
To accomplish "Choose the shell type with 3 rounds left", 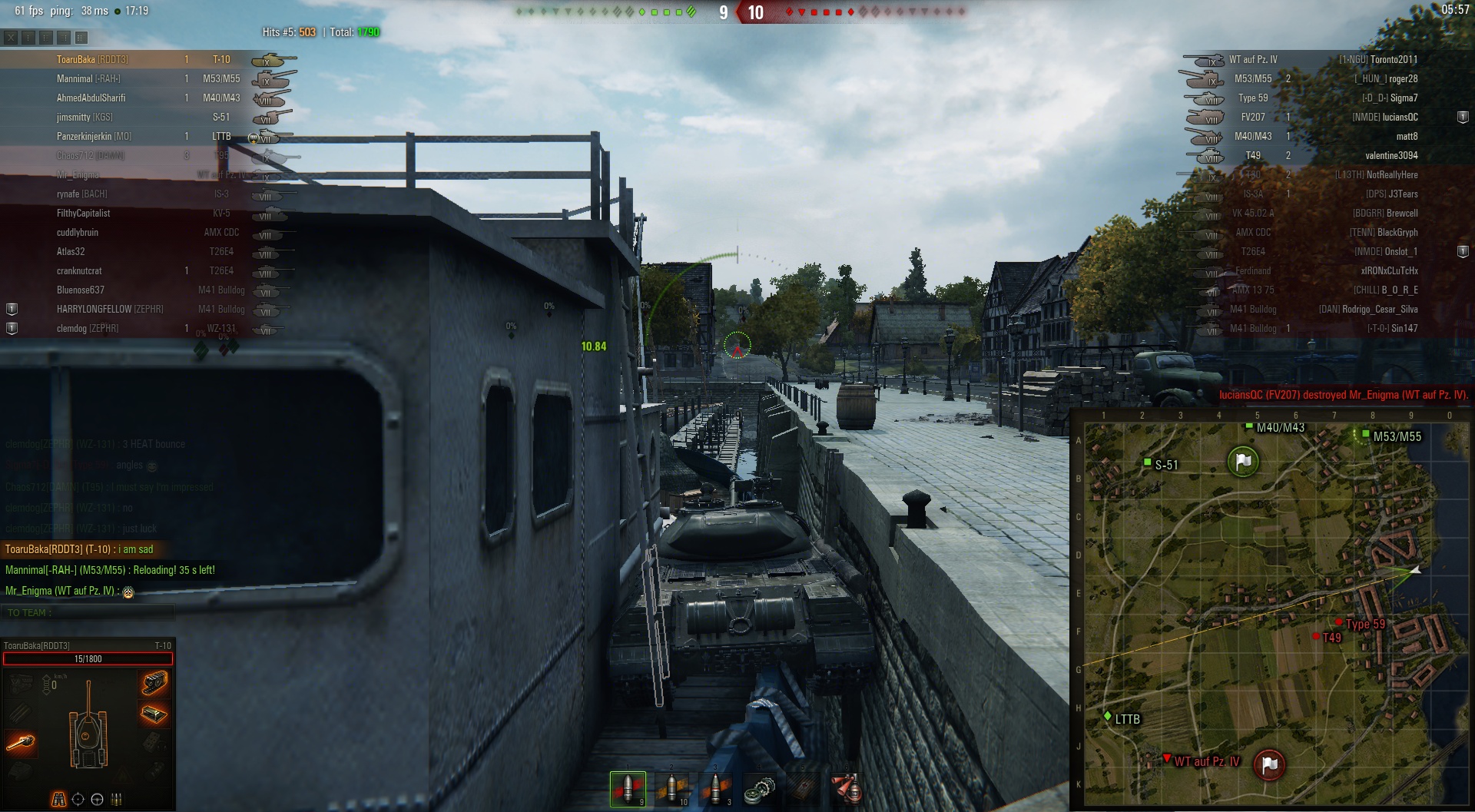I will [x=716, y=789].
